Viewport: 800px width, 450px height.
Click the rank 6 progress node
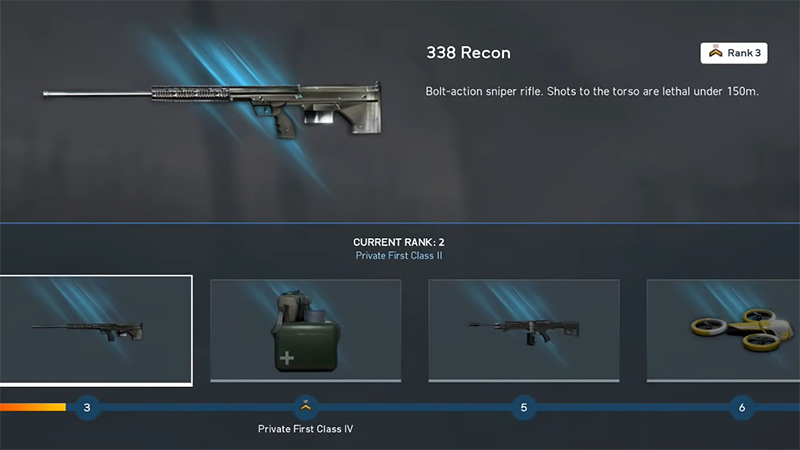click(741, 407)
